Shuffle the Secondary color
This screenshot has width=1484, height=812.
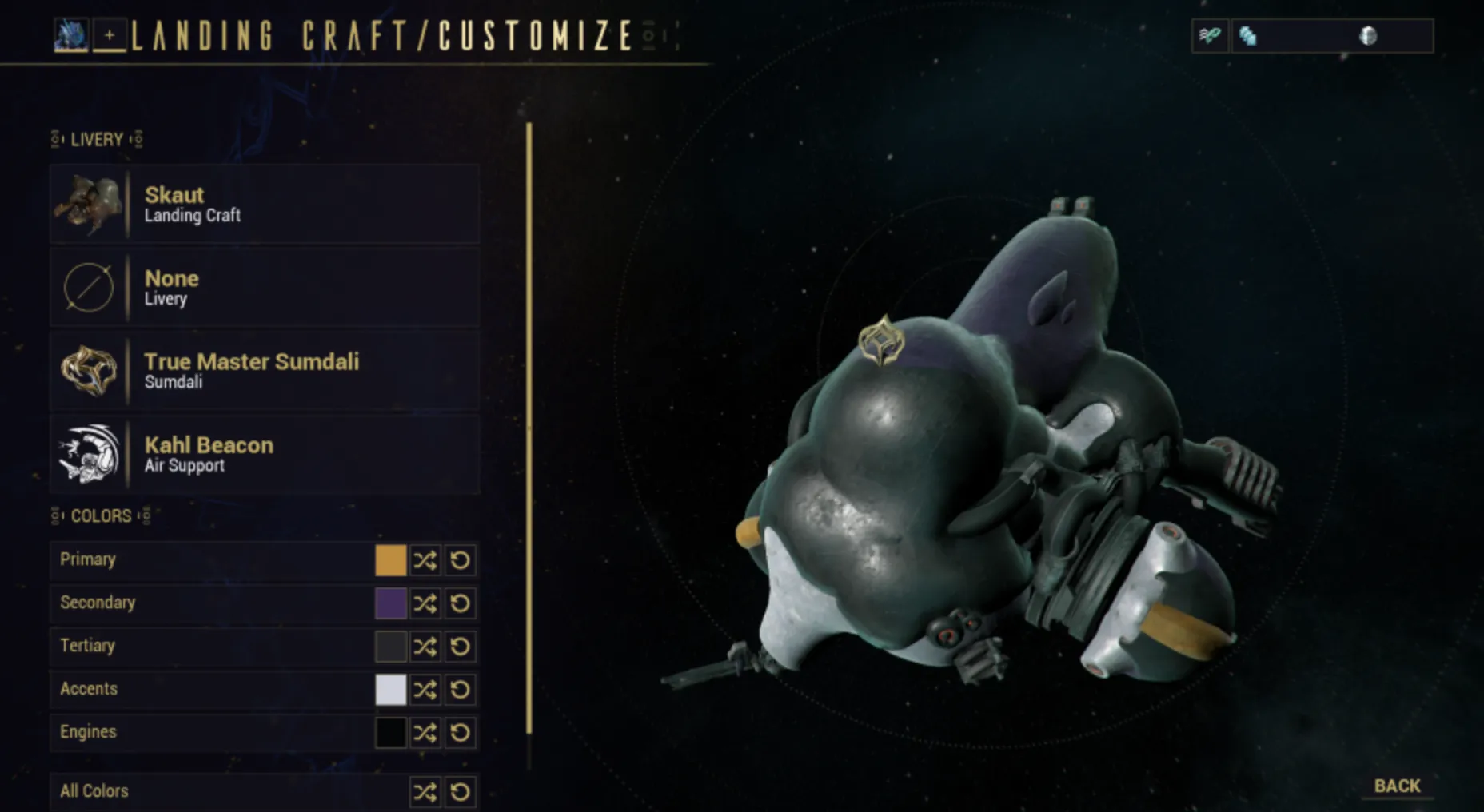[425, 603]
